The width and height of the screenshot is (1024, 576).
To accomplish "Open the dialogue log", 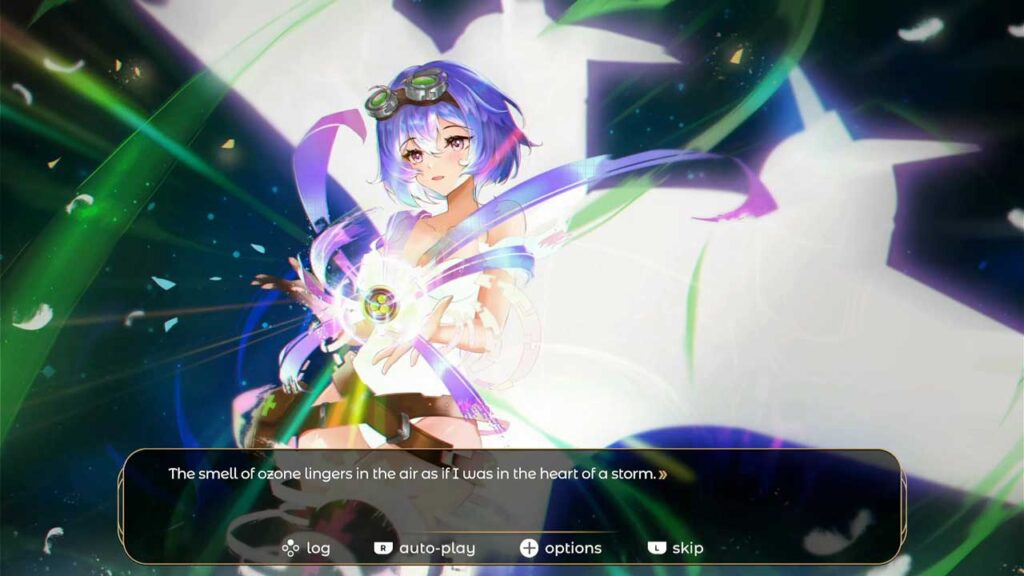I will [x=306, y=548].
